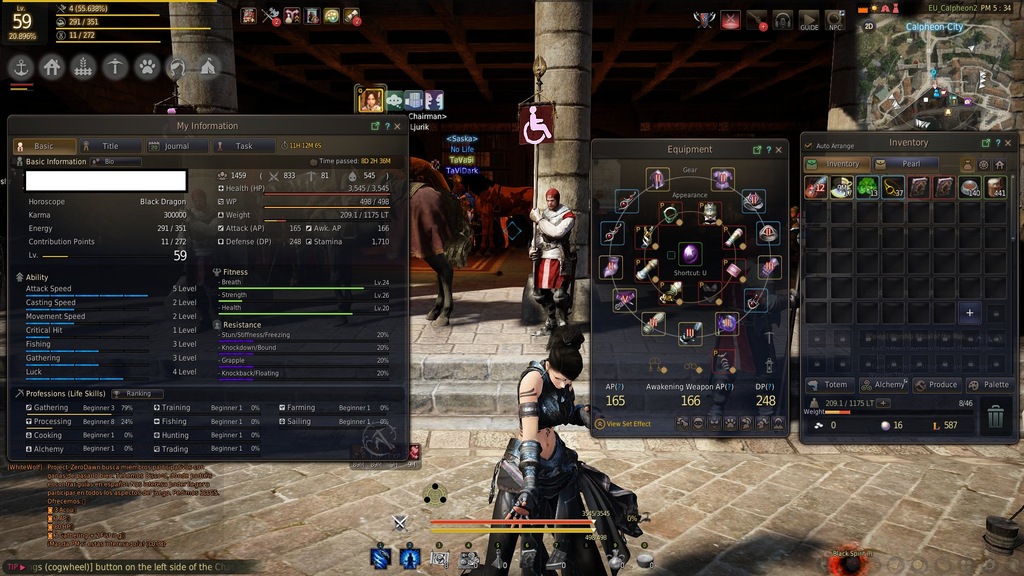The width and height of the screenshot is (1024, 576).
Task: Switch to the Title tab
Action: (111, 146)
